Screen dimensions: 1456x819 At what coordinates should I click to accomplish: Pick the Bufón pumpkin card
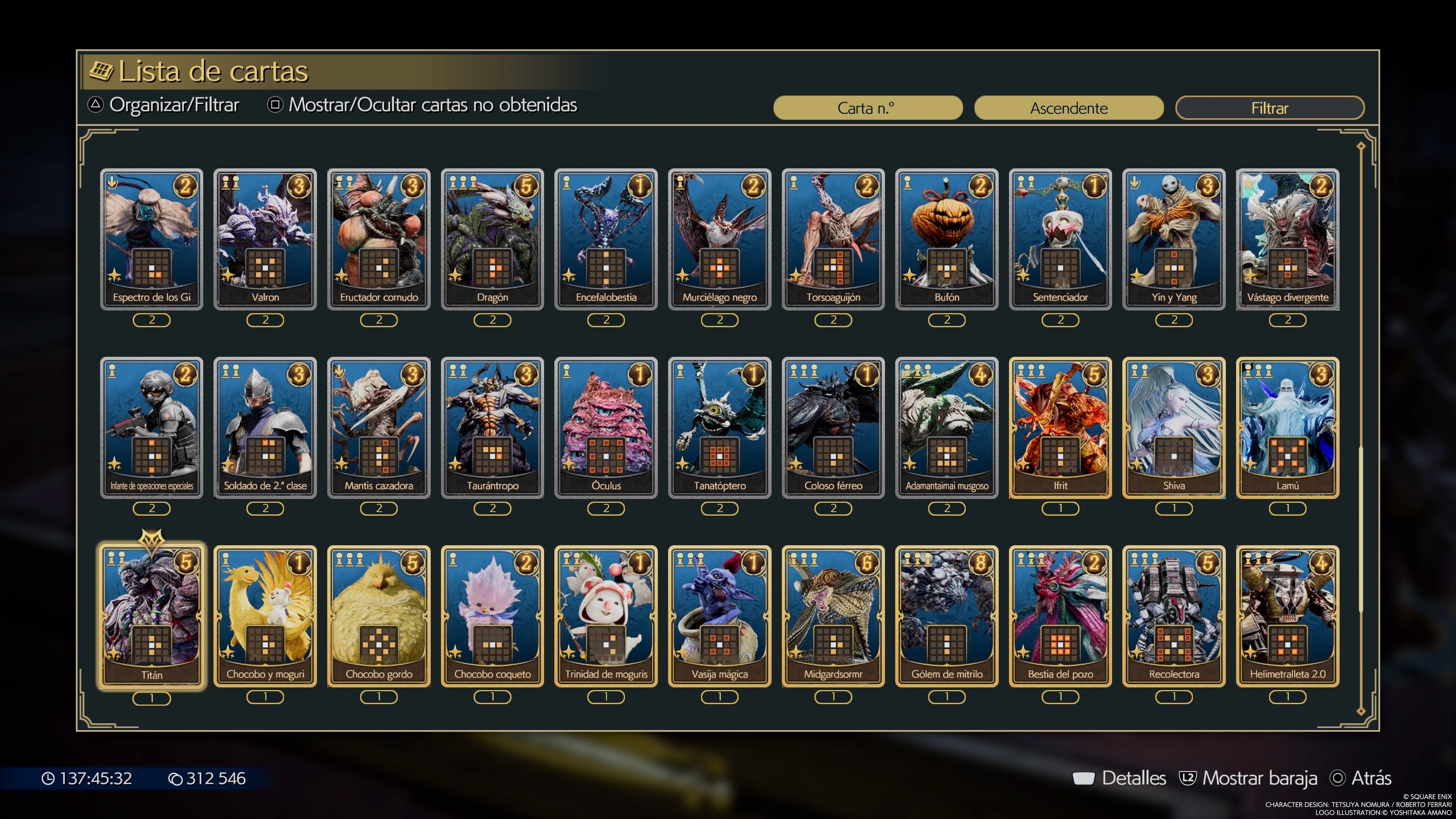(947, 239)
